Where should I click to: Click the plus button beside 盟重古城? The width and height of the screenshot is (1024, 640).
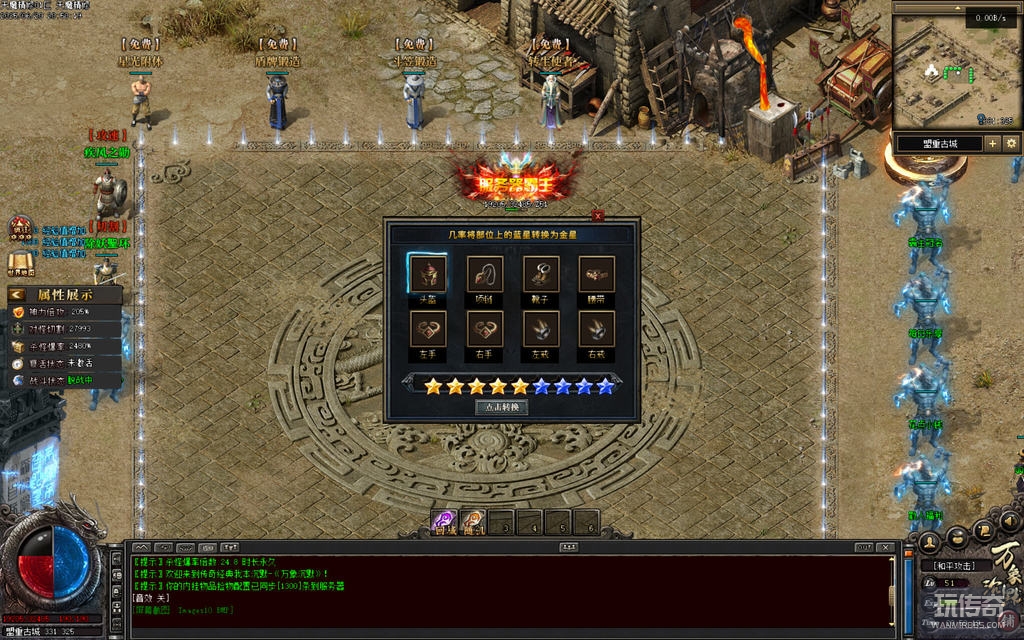click(993, 144)
